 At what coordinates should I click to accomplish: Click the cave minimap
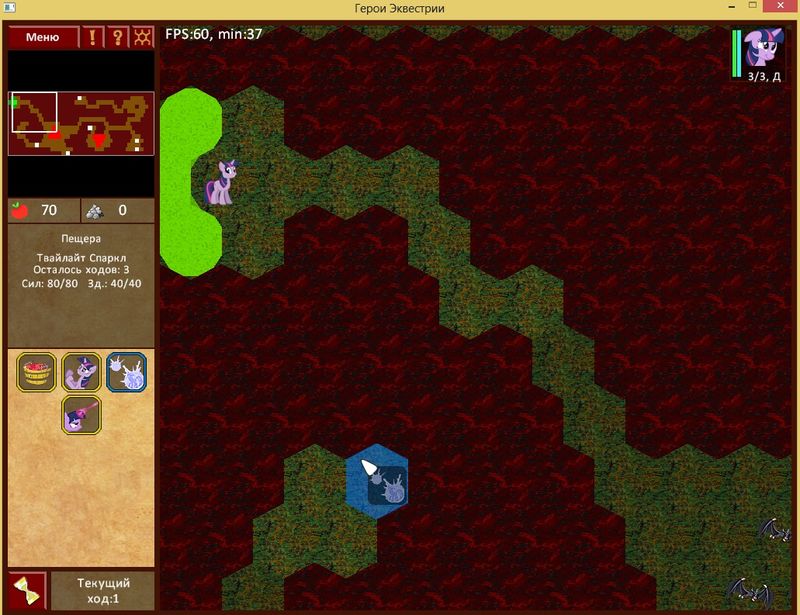click(x=81, y=122)
